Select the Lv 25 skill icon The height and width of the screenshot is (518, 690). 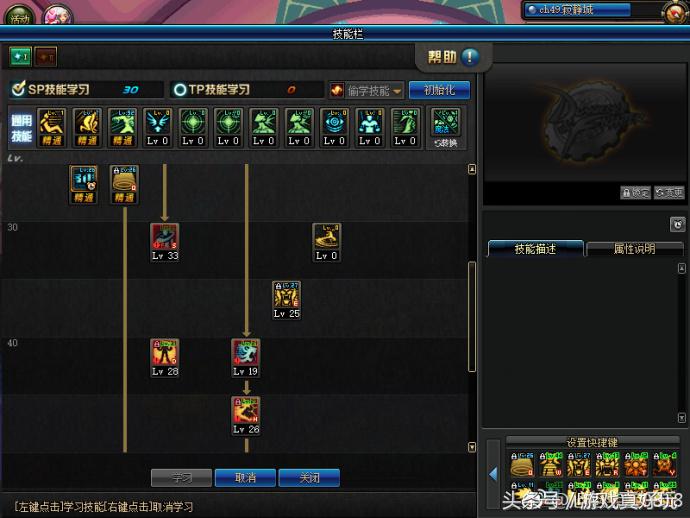coord(287,295)
